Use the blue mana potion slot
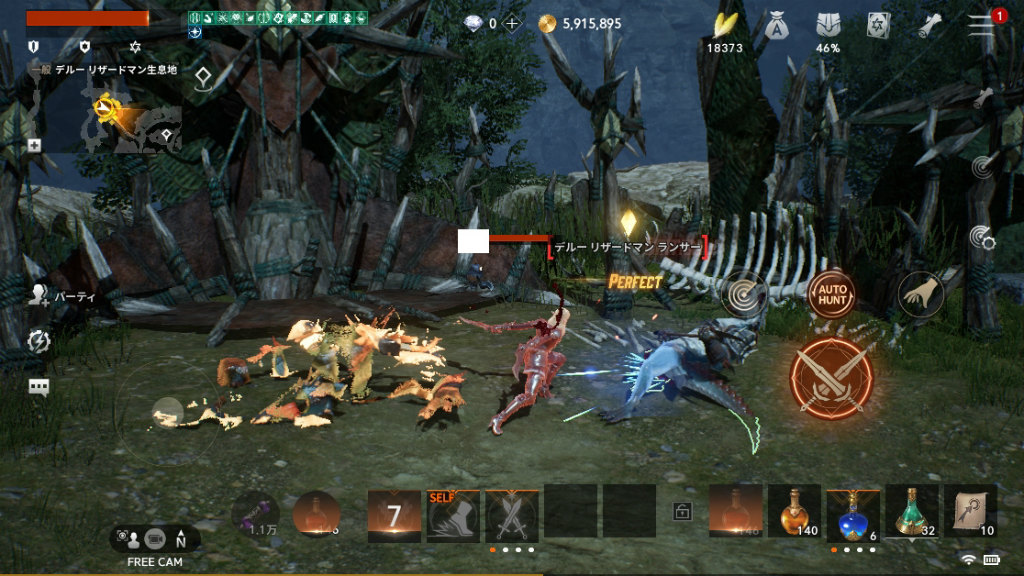Image resolution: width=1024 pixels, height=576 pixels. [x=853, y=512]
